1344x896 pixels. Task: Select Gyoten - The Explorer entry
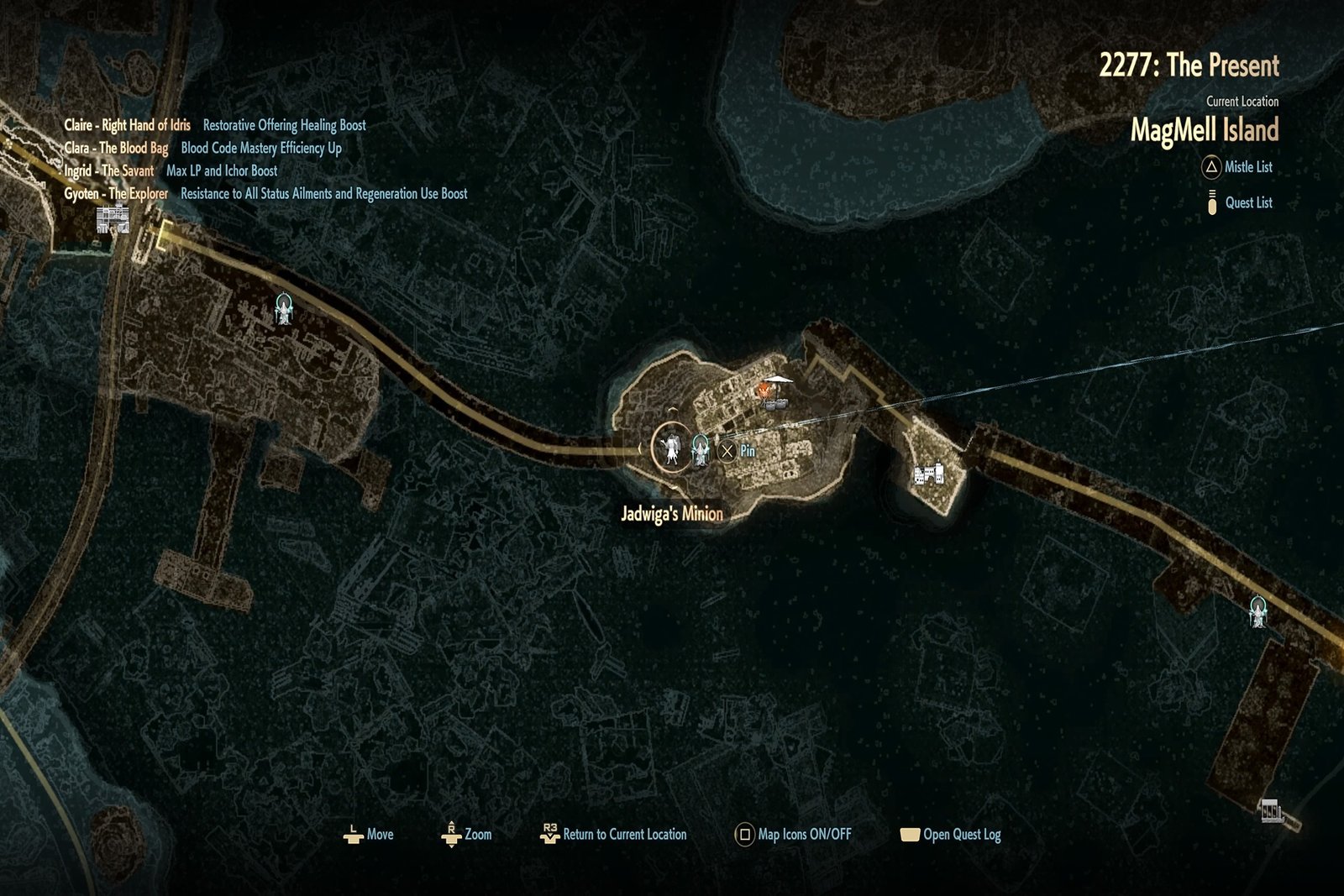[117, 193]
